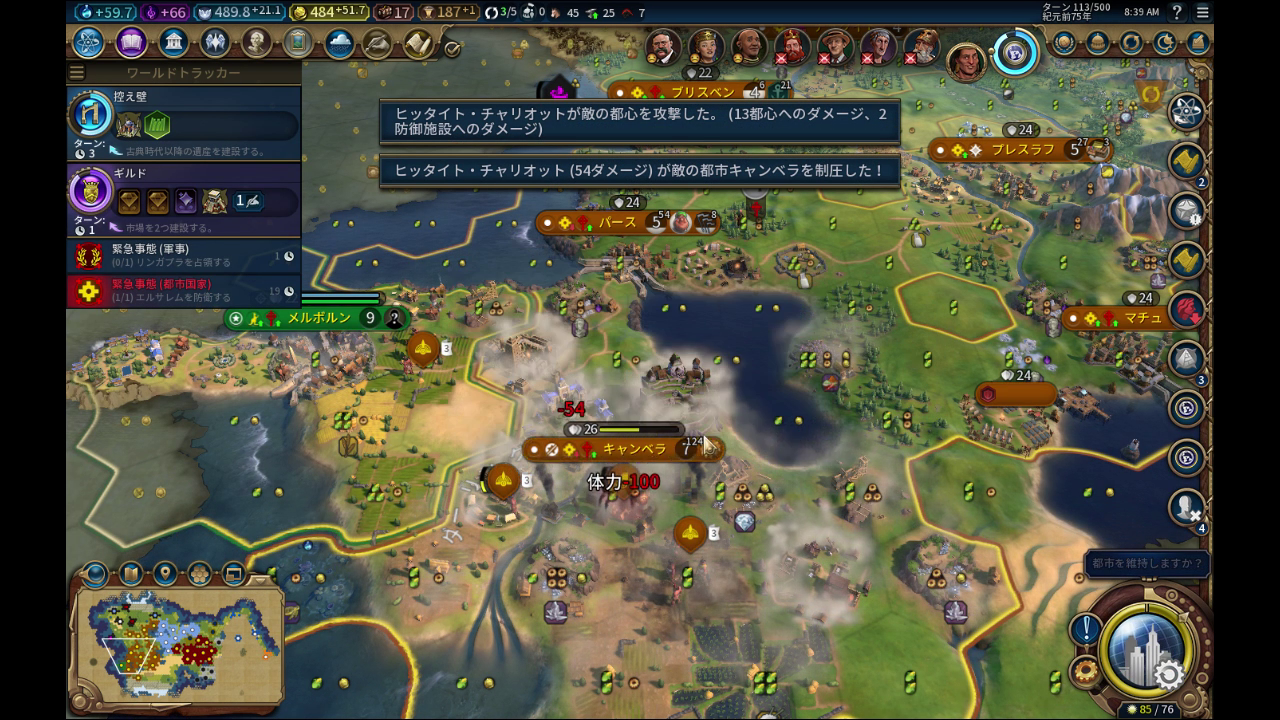Expand the ワールドトラッカー options menu
This screenshot has height=720, width=1280.
coord(77,73)
